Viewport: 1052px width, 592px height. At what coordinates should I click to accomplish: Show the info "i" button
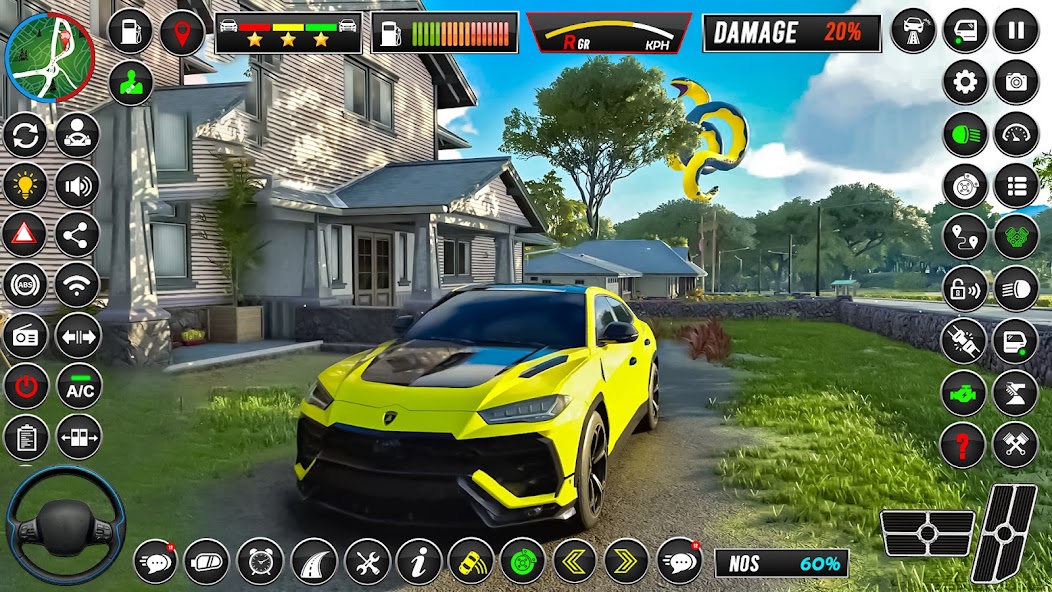pos(419,561)
